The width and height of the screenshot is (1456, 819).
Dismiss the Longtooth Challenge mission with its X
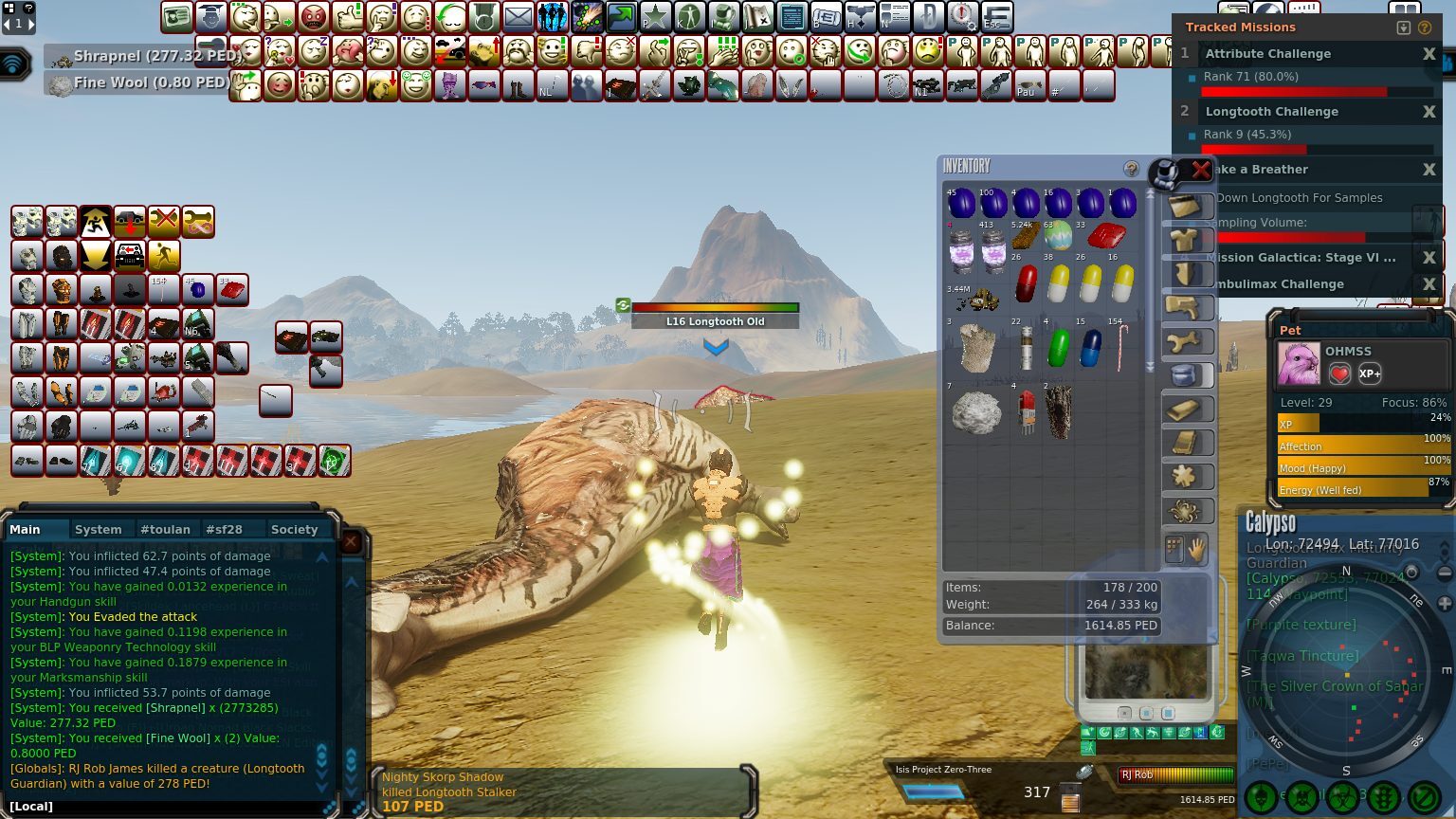[x=1429, y=111]
